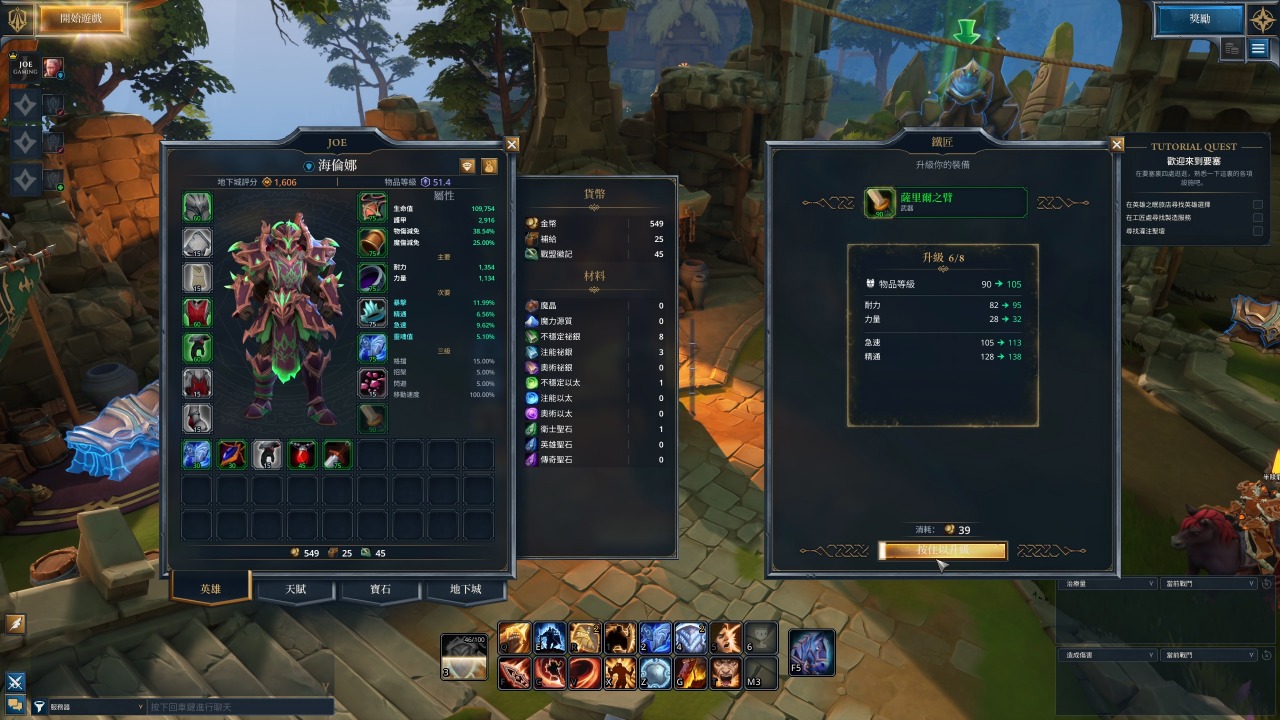Select the 英雄 hero tab
Screen dimensions: 1280x720
tap(210, 589)
